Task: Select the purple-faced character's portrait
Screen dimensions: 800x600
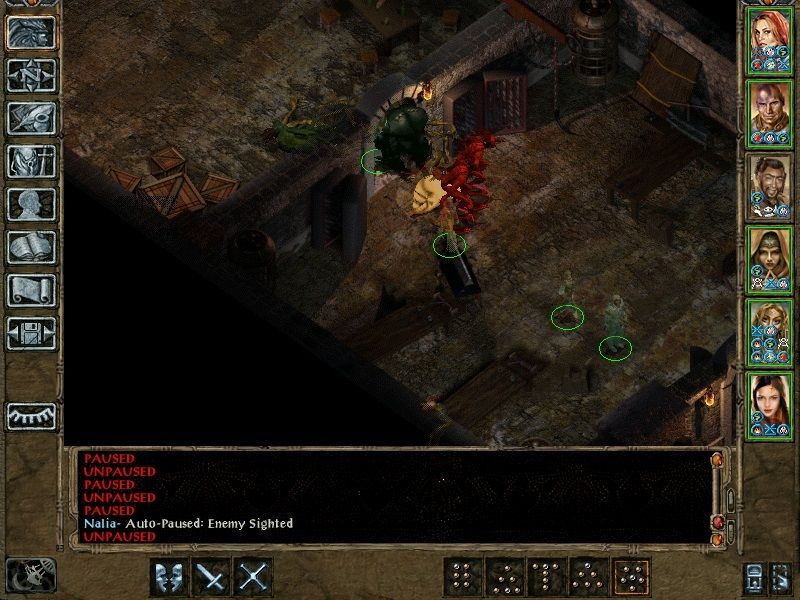Action: point(770,112)
